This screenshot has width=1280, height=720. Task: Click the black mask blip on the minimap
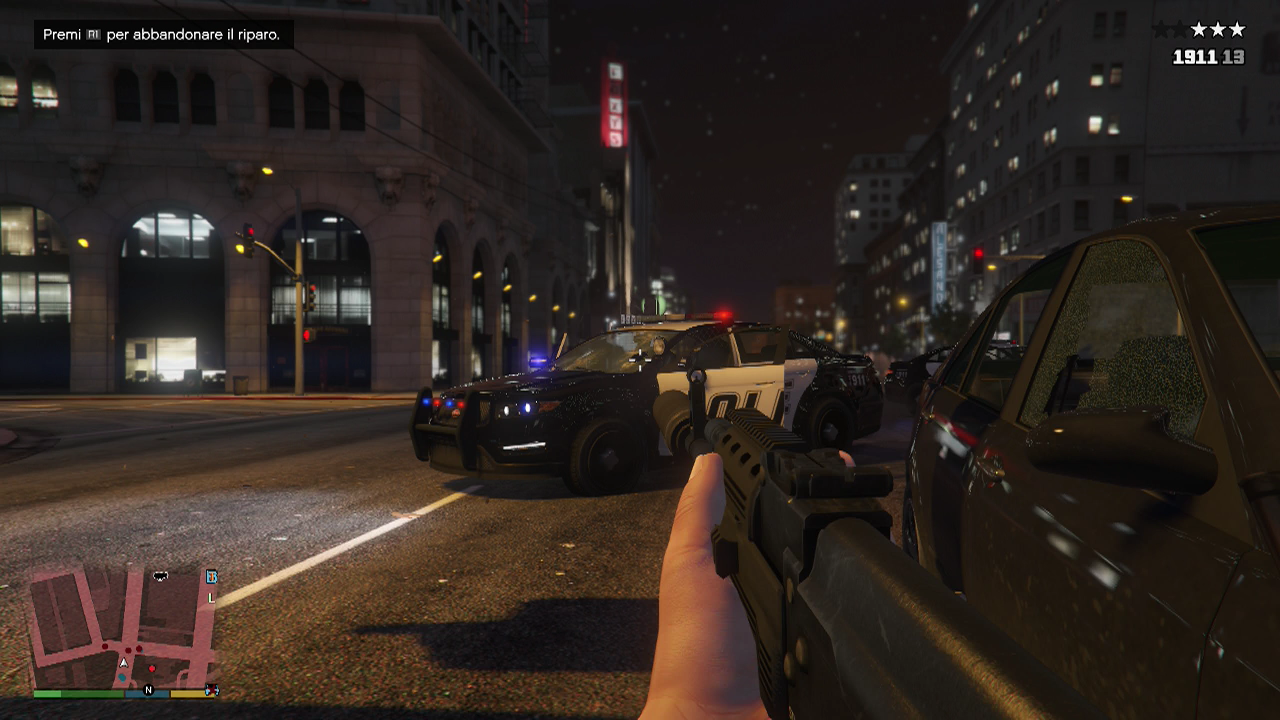coord(160,576)
